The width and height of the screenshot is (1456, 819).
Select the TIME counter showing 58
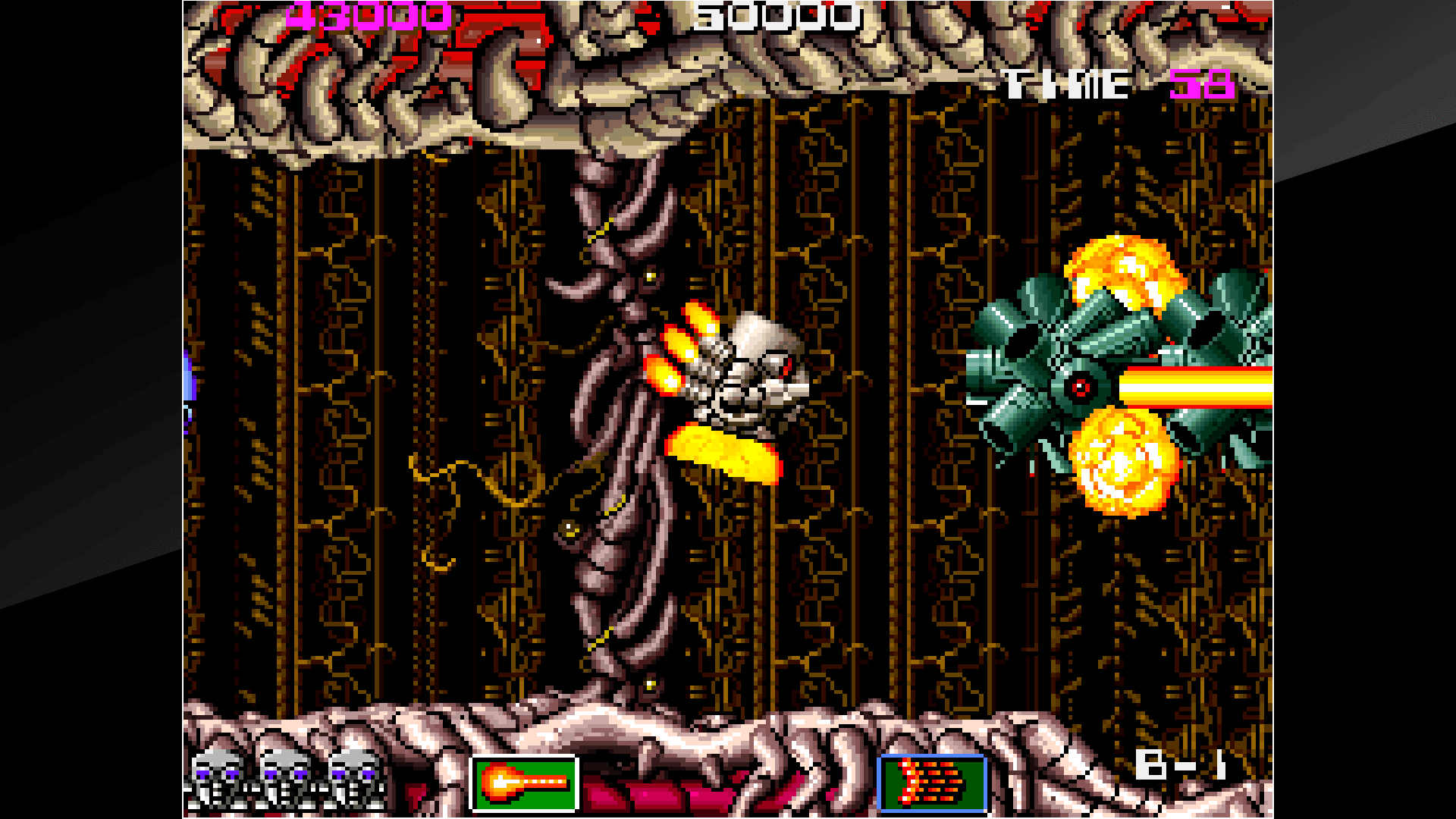pyautogui.click(x=1202, y=83)
